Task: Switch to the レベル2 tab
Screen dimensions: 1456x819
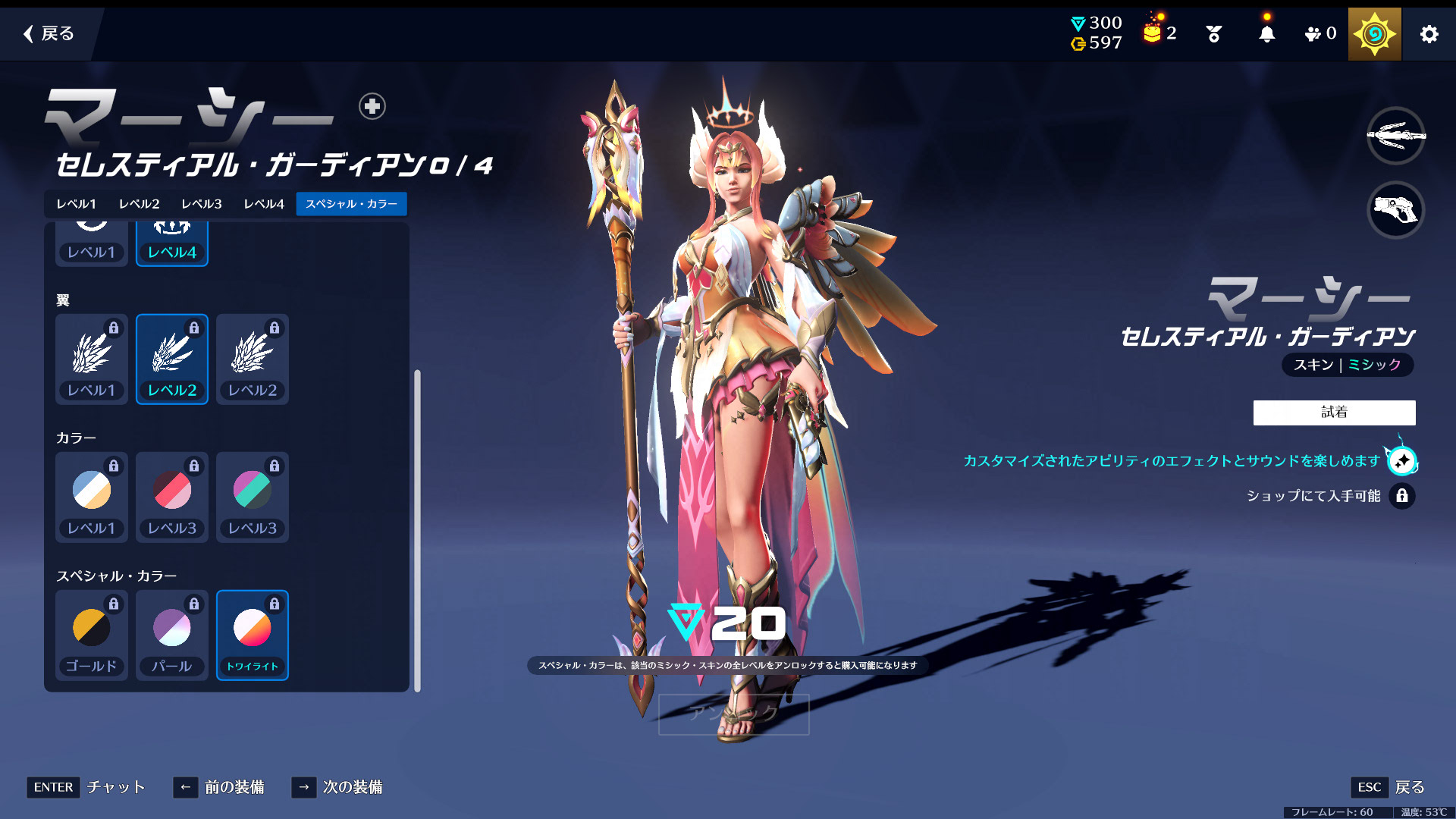Action: coord(139,204)
